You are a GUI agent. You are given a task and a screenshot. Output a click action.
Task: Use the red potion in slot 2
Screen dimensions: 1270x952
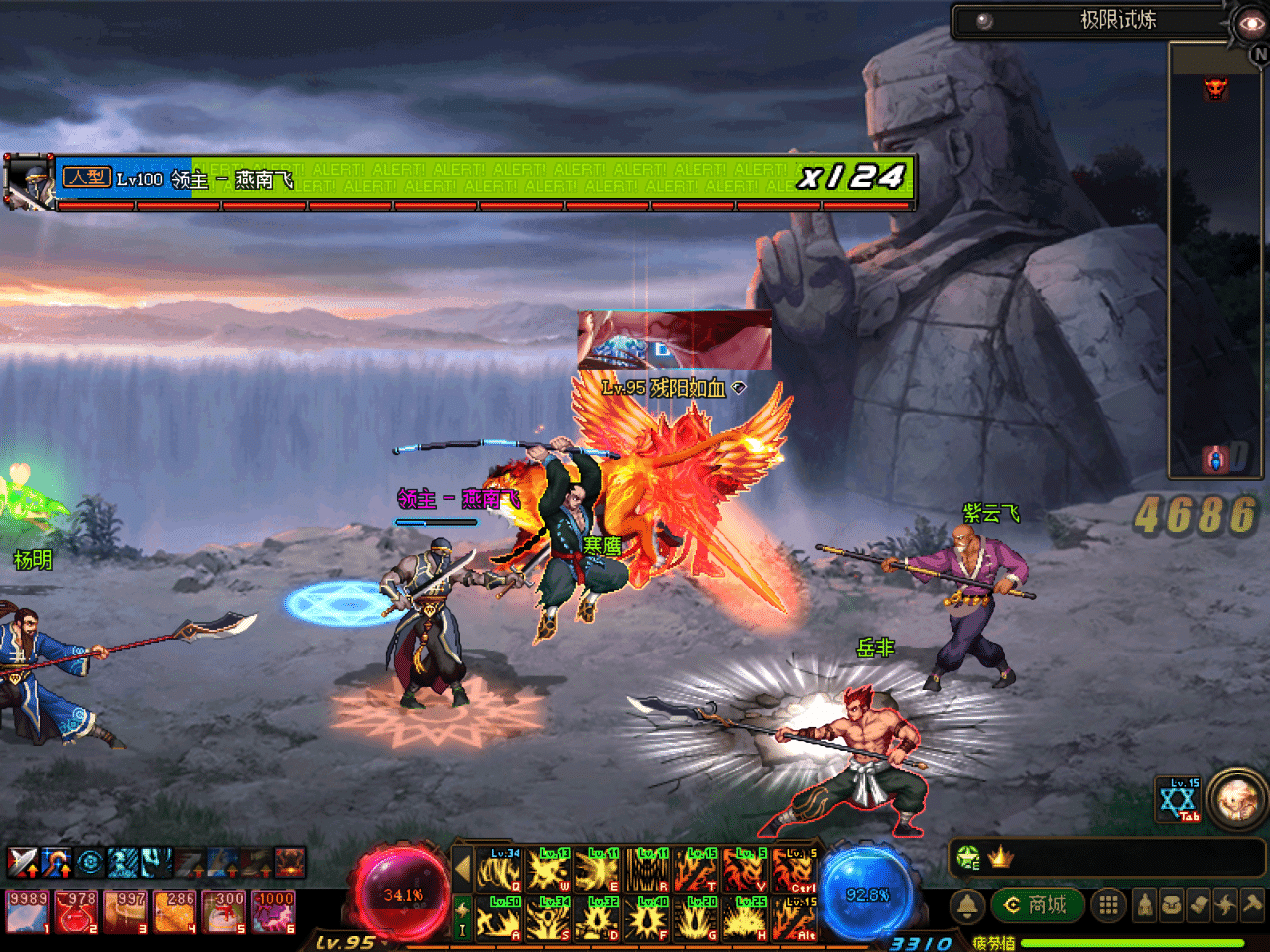click(x=76, y=911)
